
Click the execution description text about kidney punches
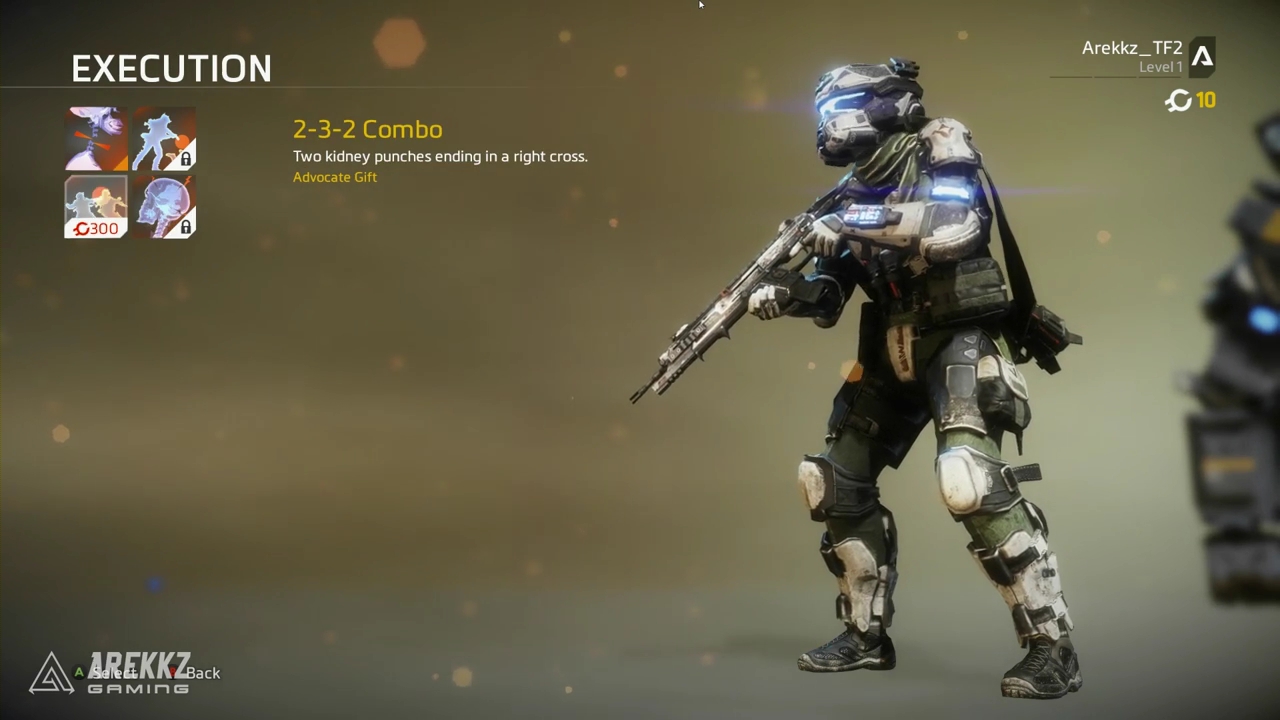(x=440, y=156)
